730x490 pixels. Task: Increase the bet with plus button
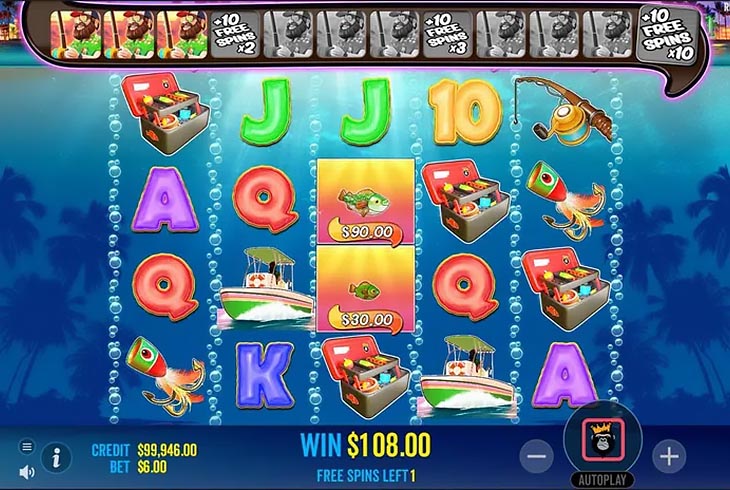click(x=668, y=456)
